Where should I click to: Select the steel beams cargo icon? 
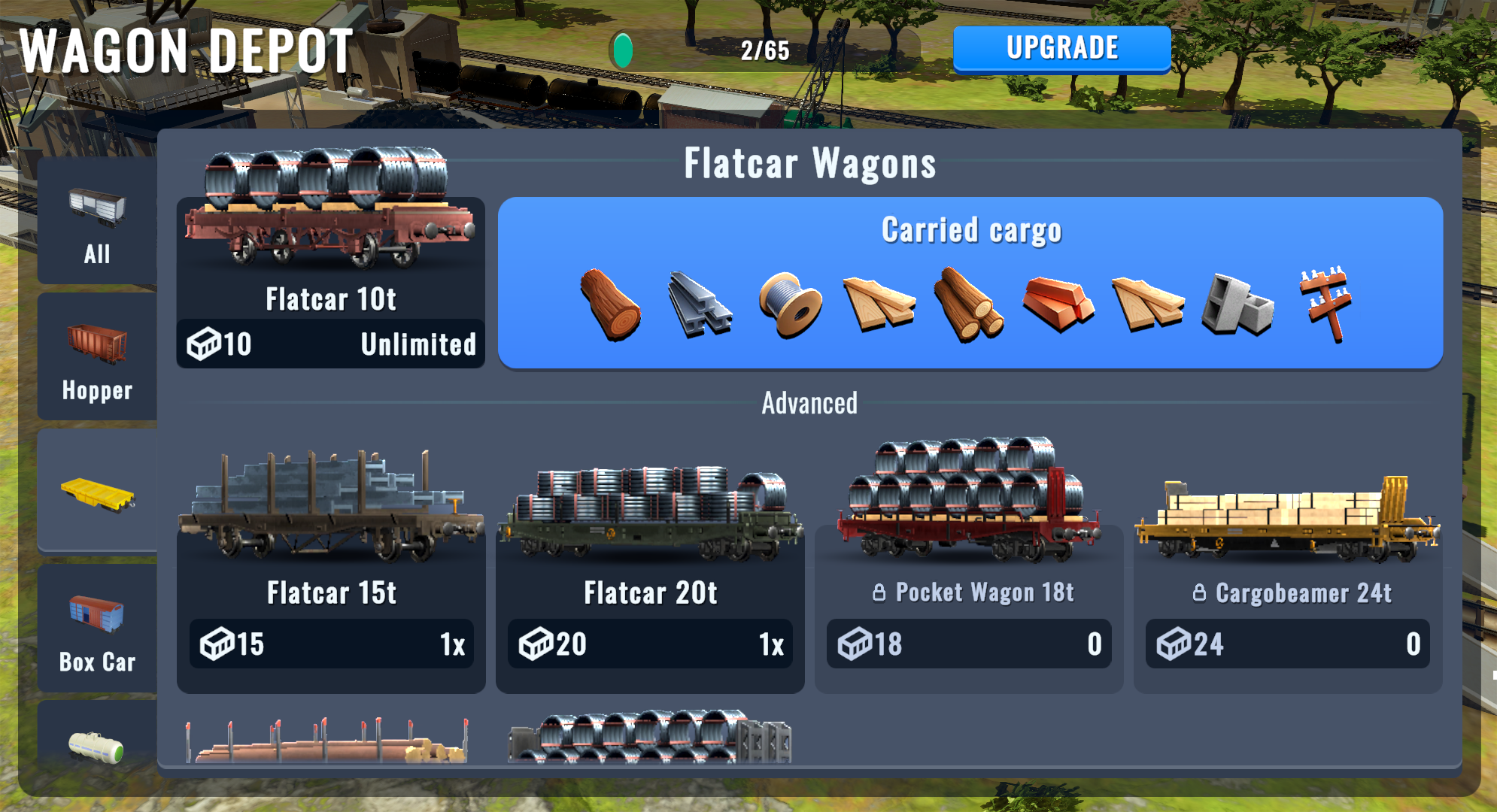tap(700, 304)
